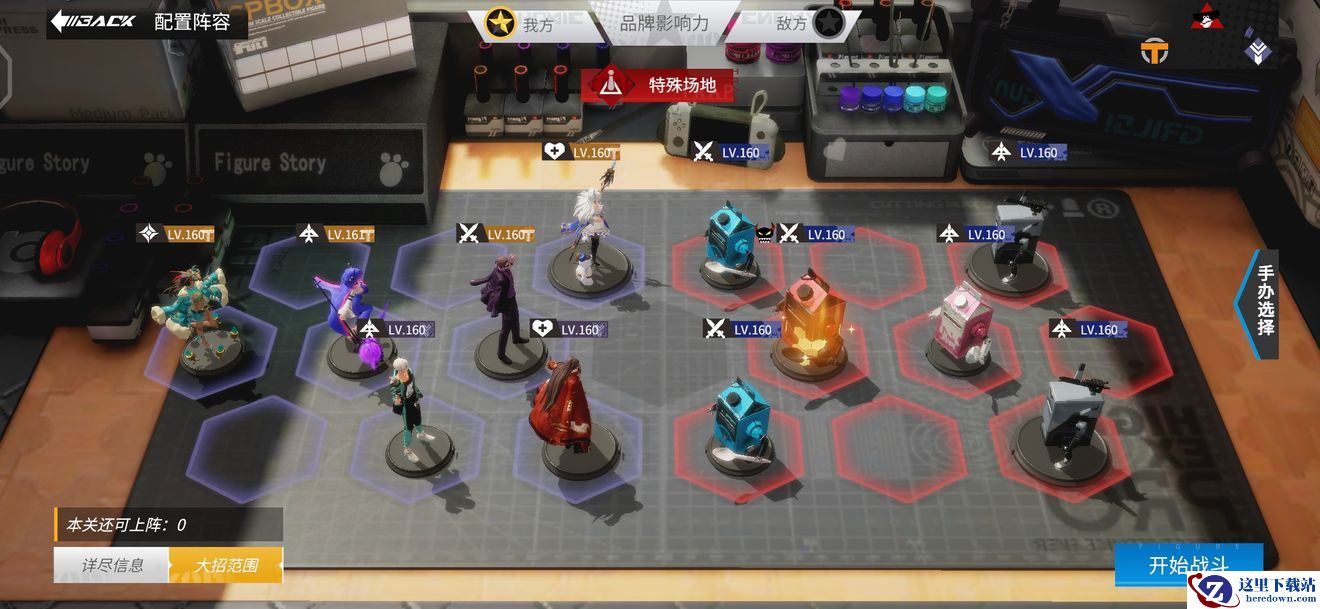1320x609 pixels.
Task: Start the battle with 开始战斗
Action: [1188, 564]
